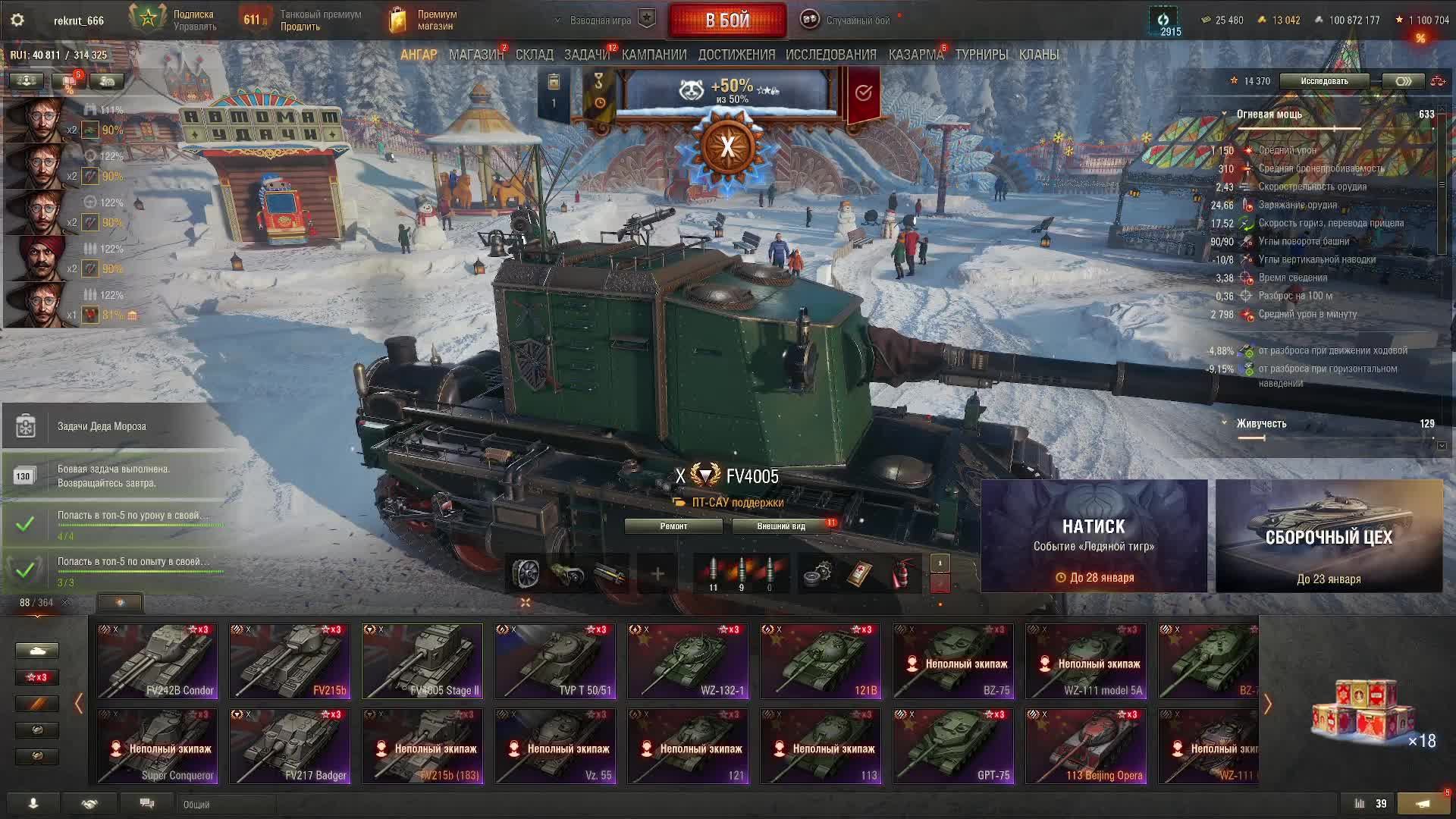Open the СКЛАД tab
The height and width of the screenshot is (819, 1456).
pos(534,55)
